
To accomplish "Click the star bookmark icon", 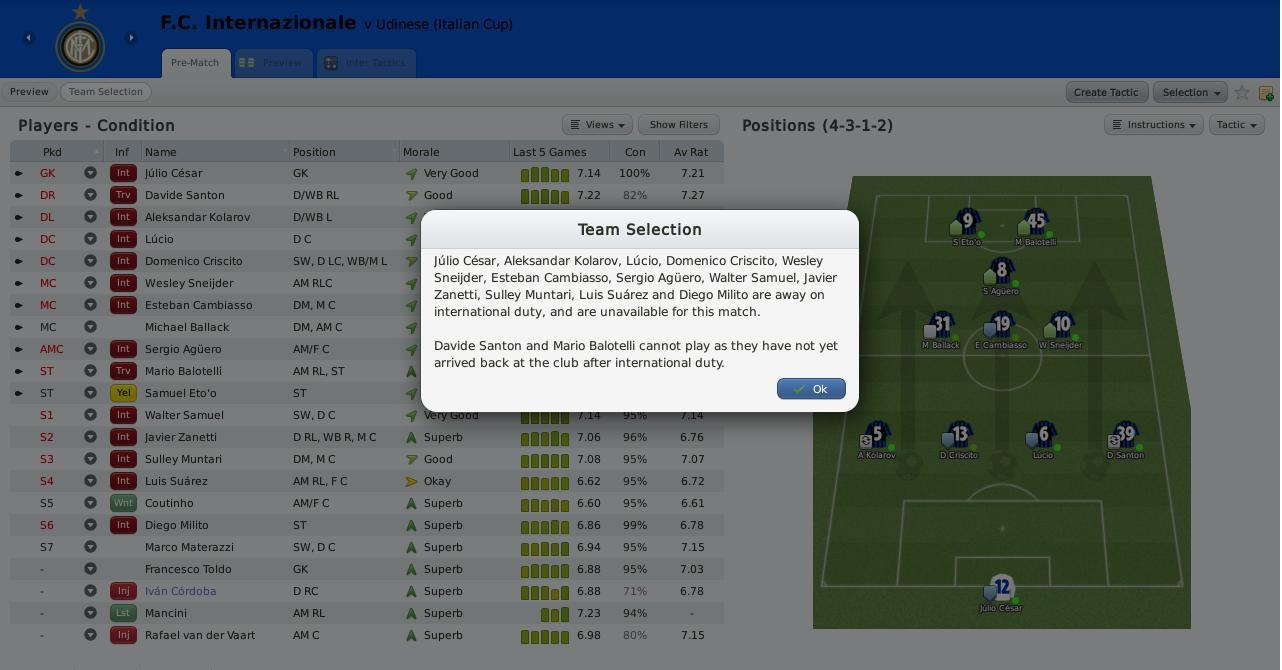I will pyautogui.click(x=1242, y=92).
